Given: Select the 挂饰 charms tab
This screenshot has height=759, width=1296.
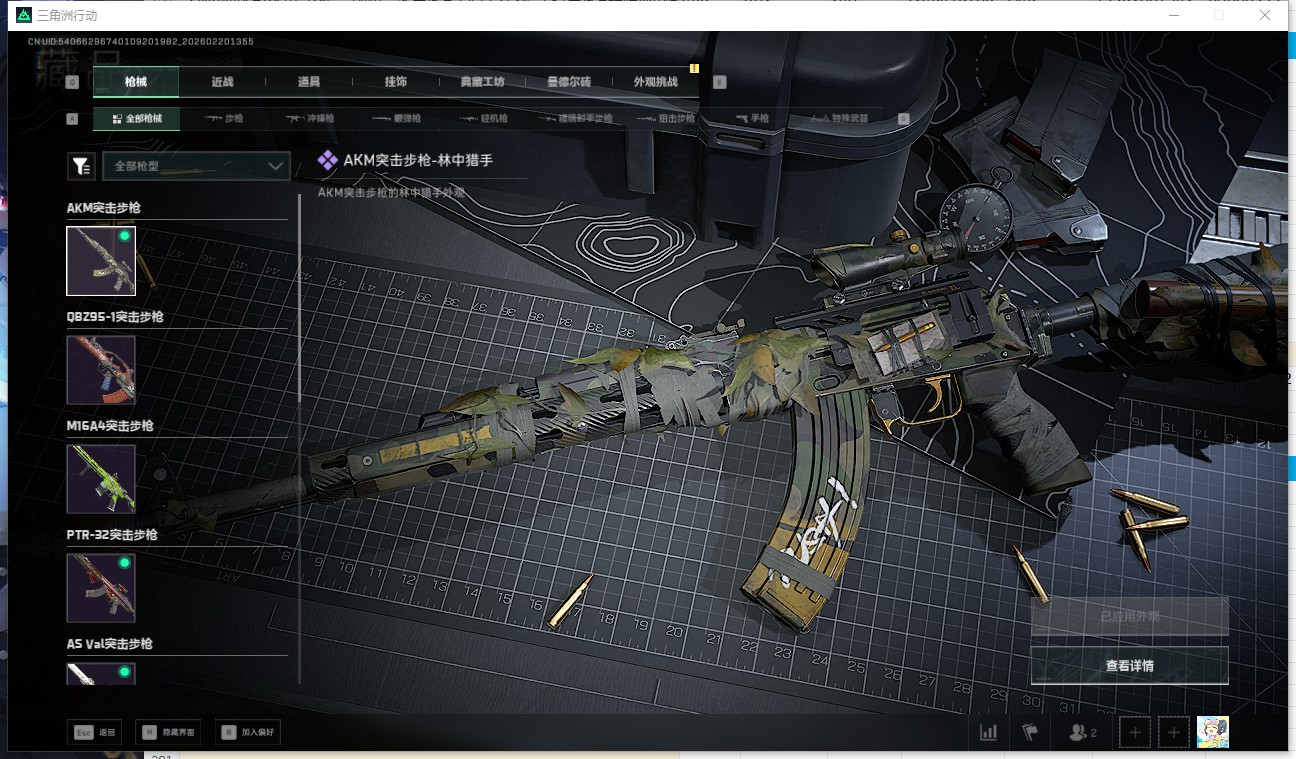Looking at the screenshot, I should coord(395,82).
